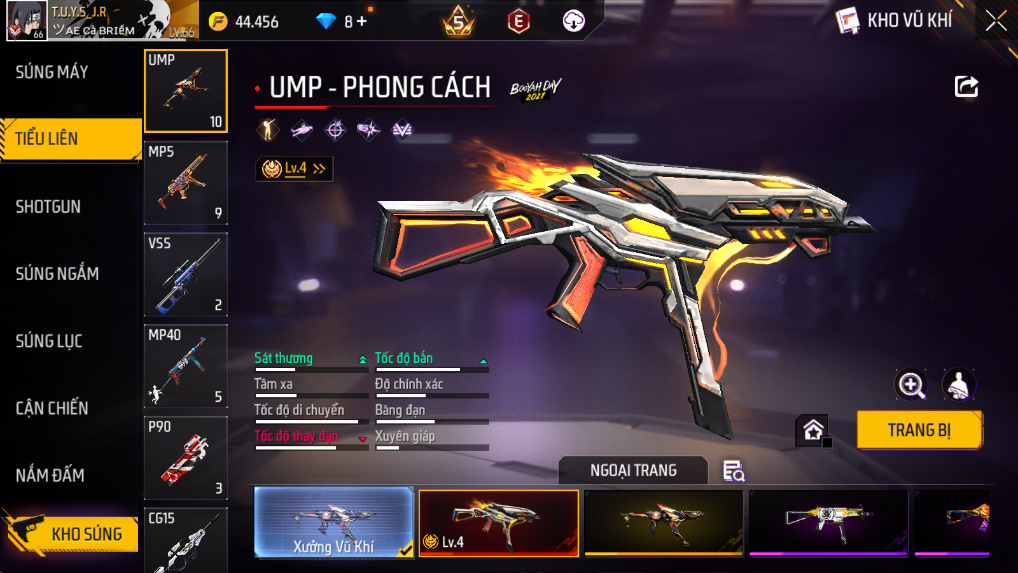Choose the VSS weapon thumbnail
Screen dimensions: 1018x573
pos(186,274)
